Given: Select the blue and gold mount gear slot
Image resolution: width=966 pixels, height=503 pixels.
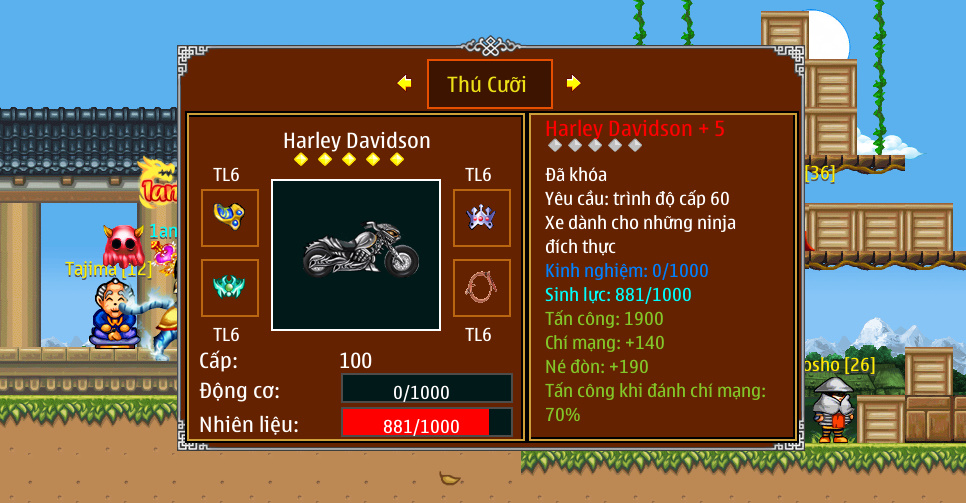Looking at the screenshot, I should pos(230,217).
